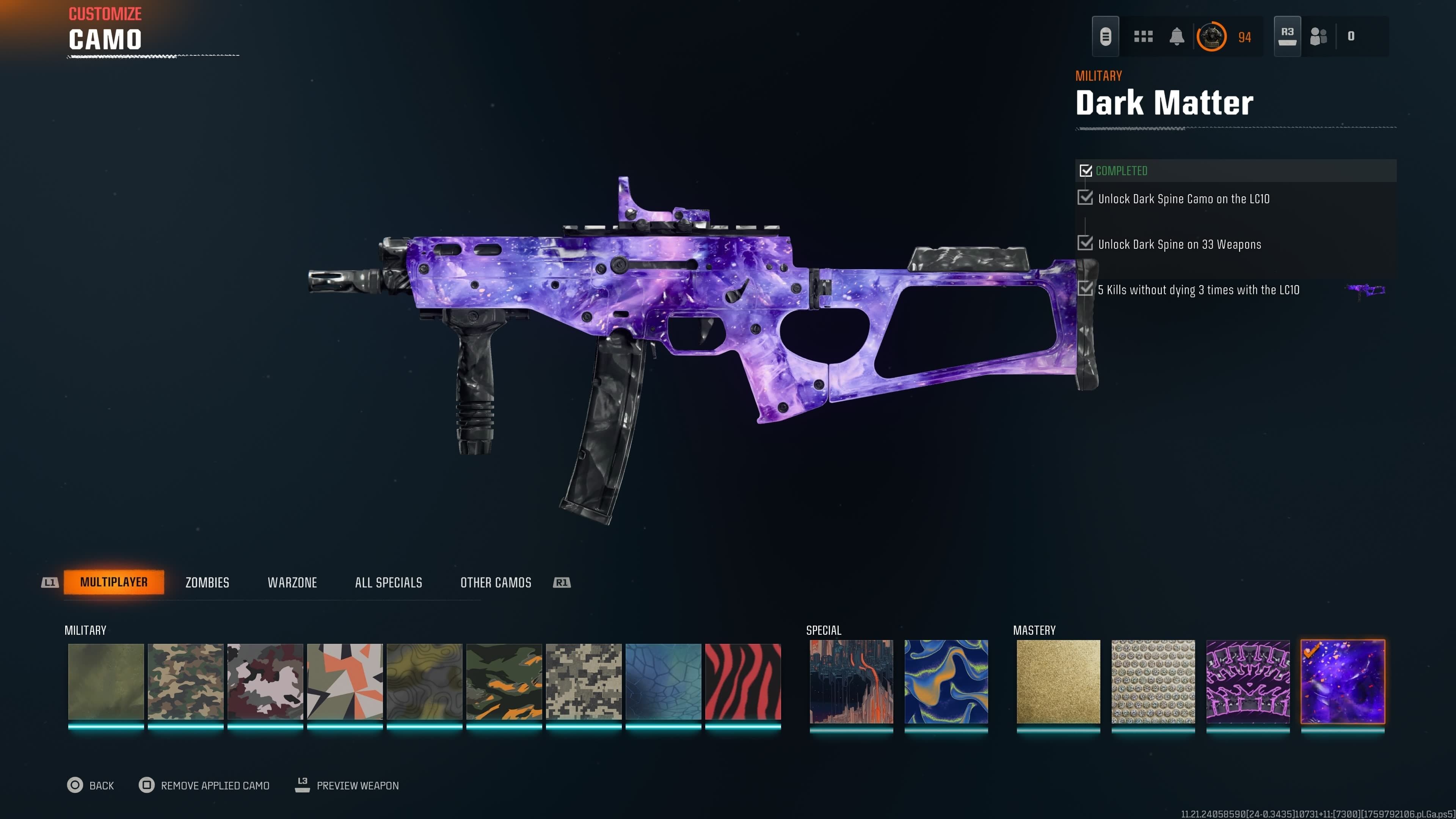Apply the diamond mastery camo
This screenshot has width=1456, height=819.
[1153, 682]
